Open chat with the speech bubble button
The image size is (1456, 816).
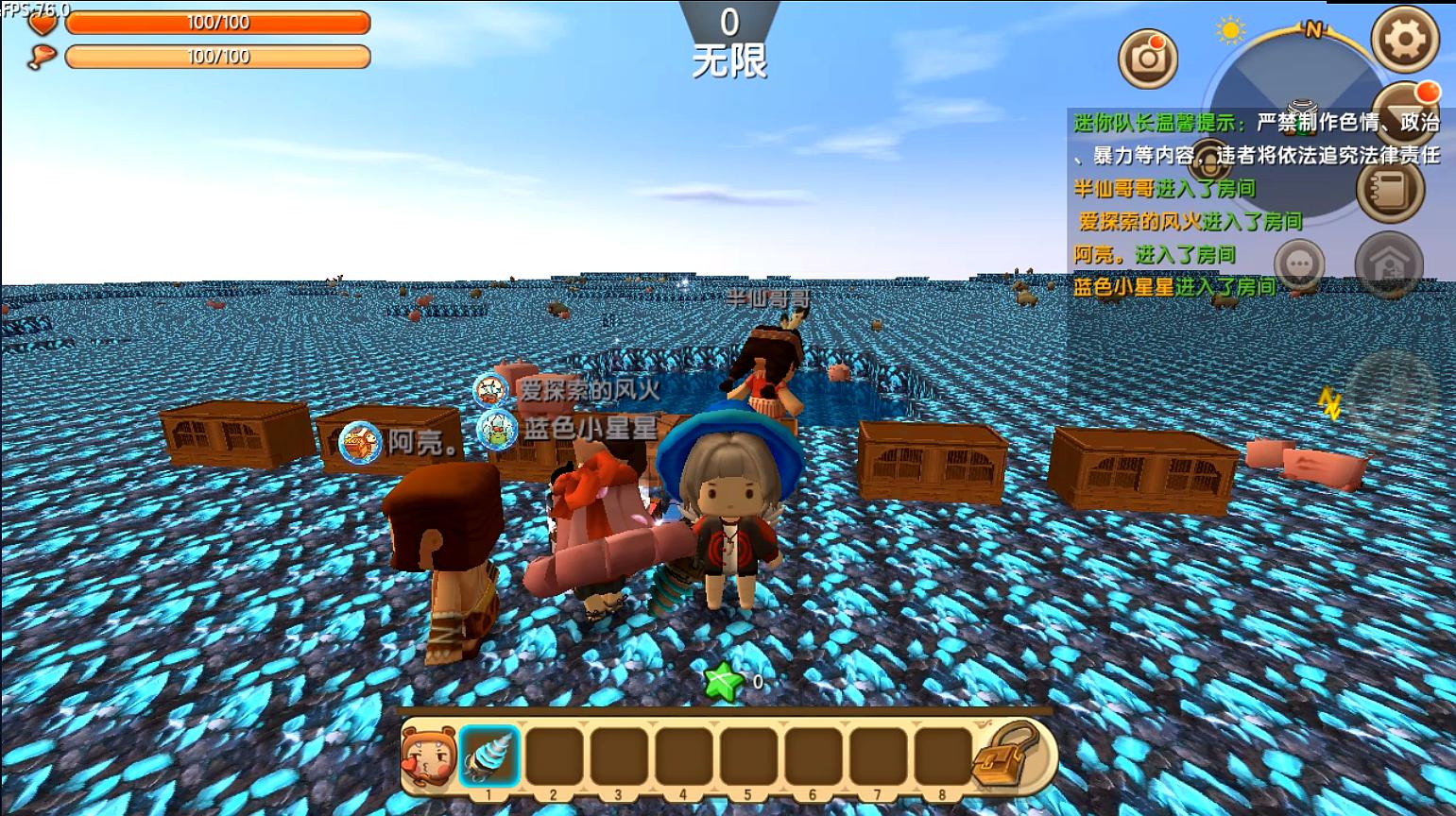(x=1299, y=263)
